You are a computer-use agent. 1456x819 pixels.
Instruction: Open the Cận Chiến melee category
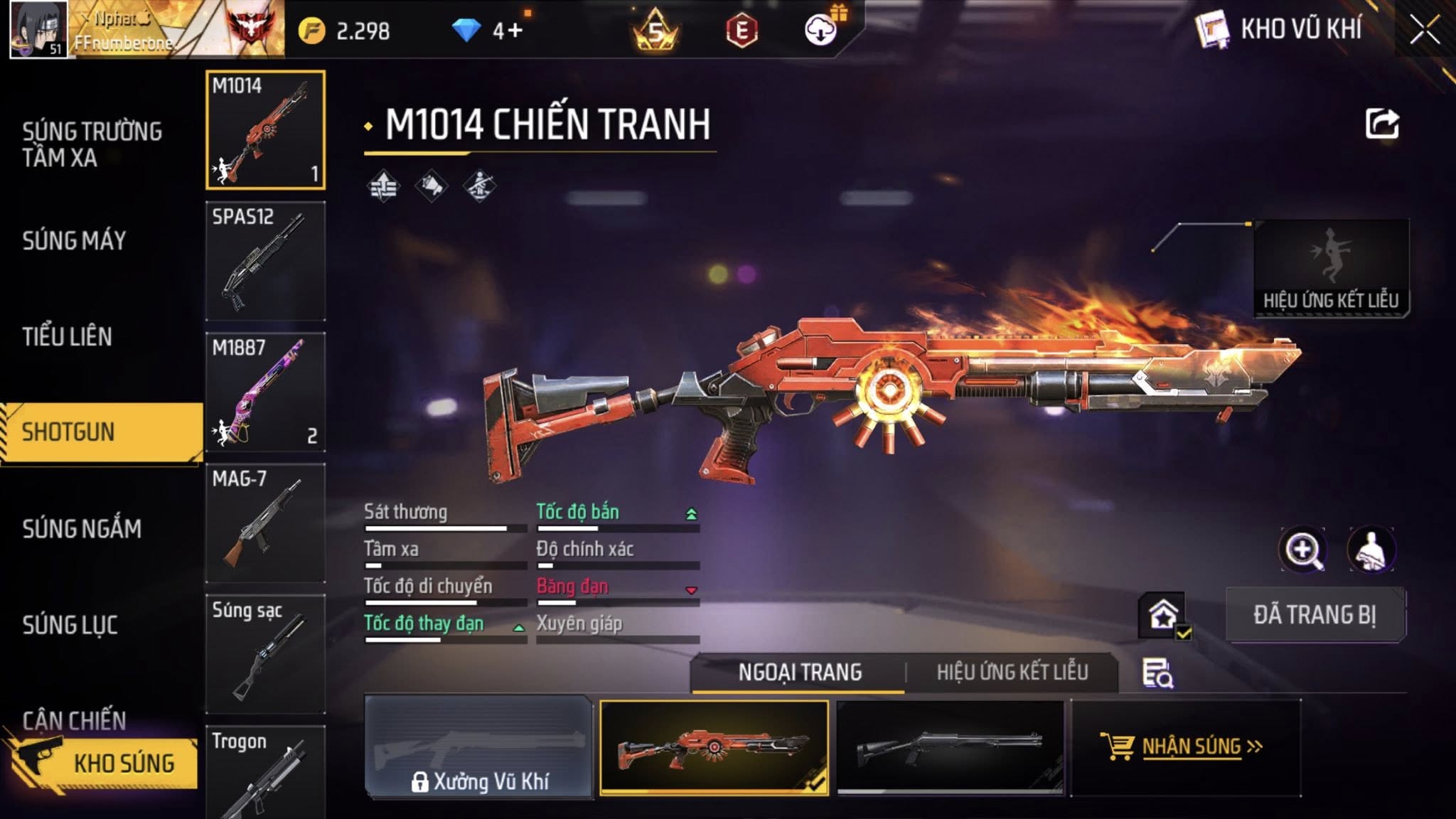pos(74,719)
